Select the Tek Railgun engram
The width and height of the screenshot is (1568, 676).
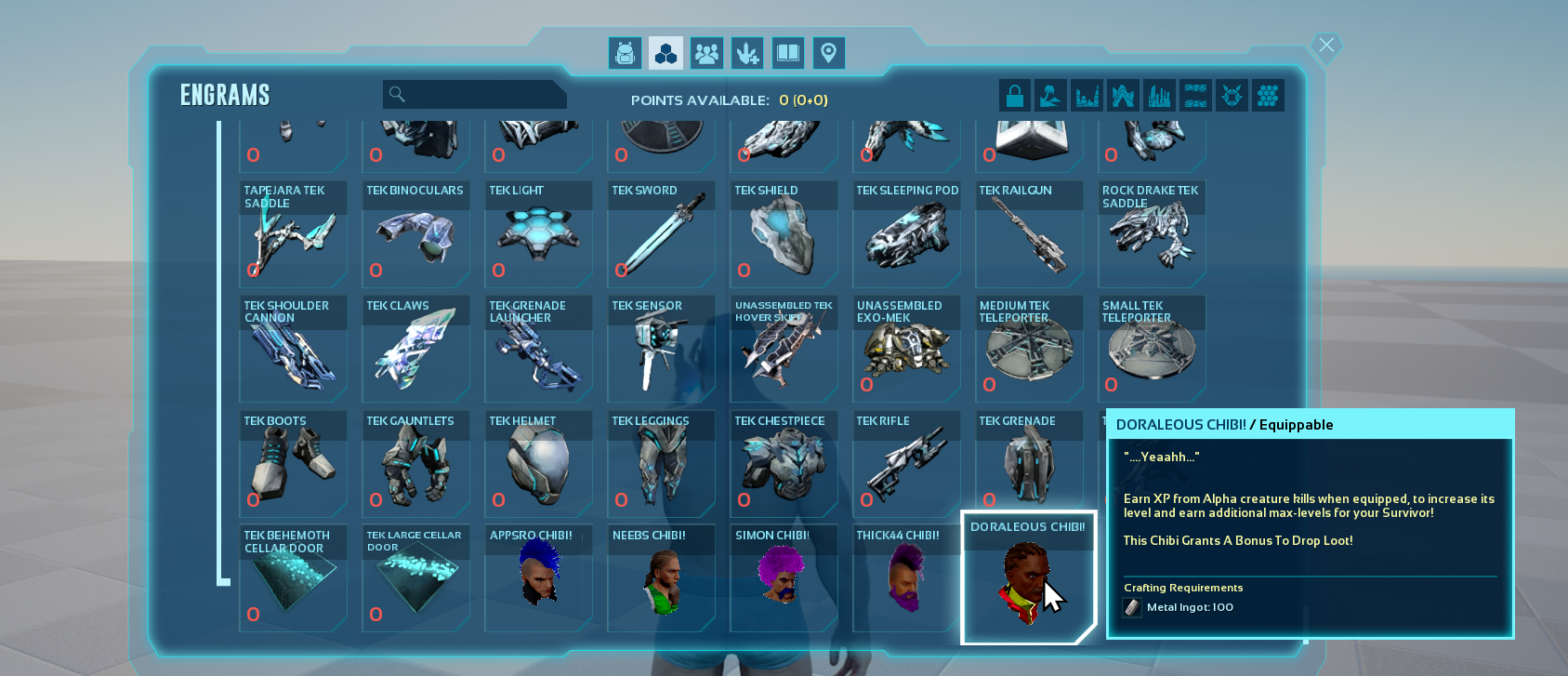1028,234
